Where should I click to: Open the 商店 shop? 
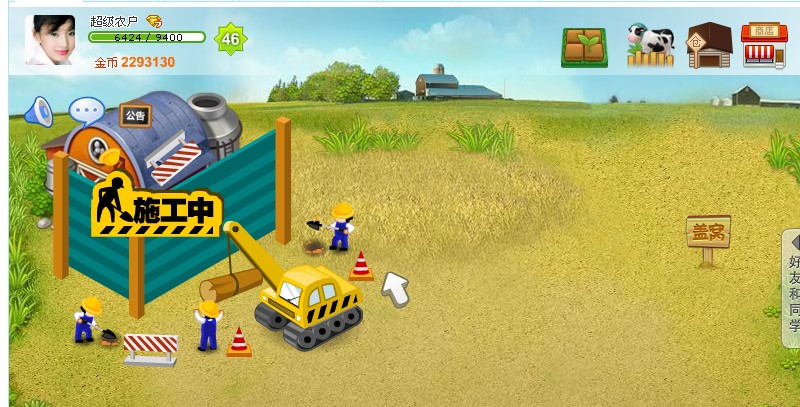[x=764, y=46]
